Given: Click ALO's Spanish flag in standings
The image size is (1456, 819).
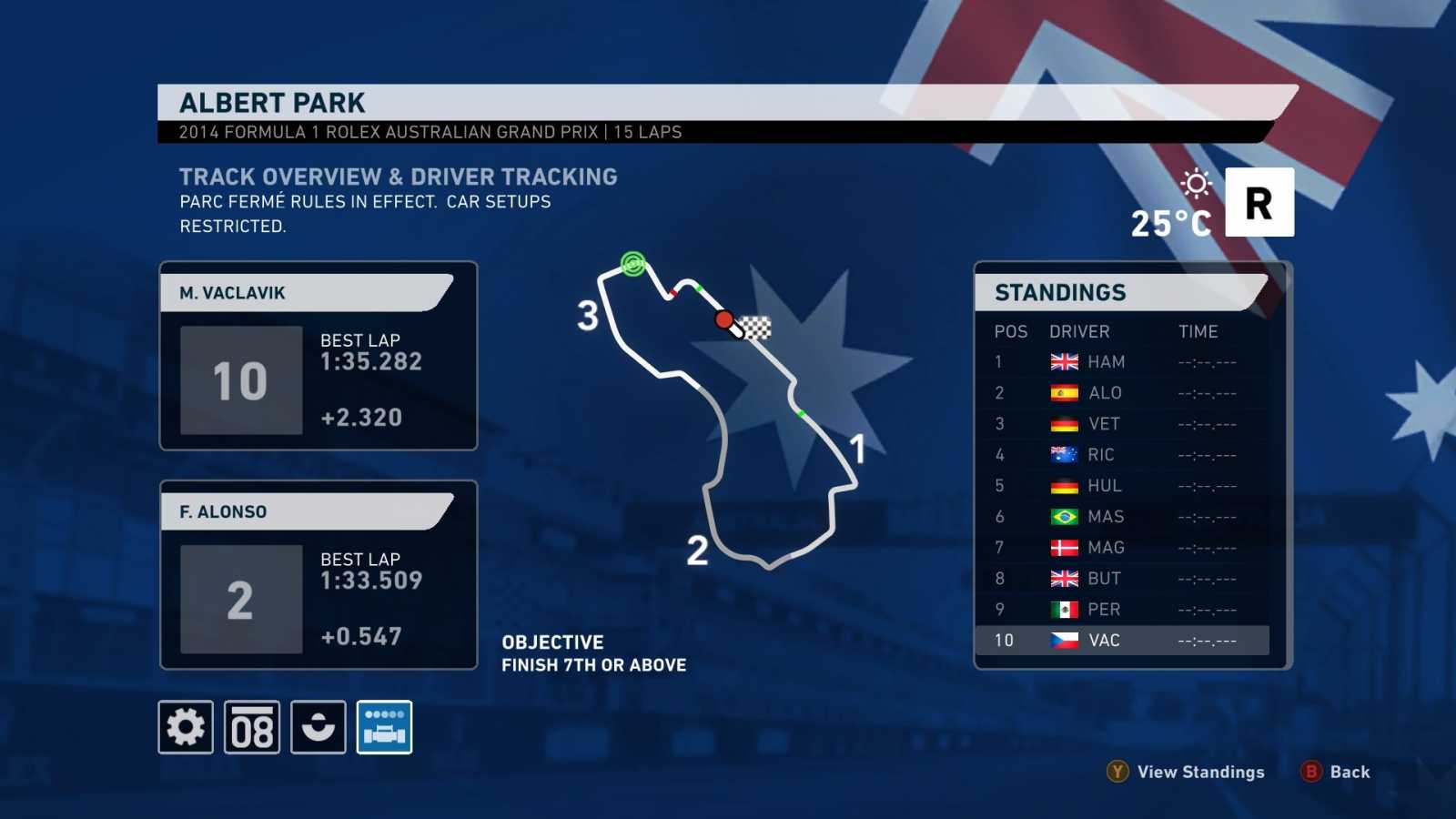Looking at the screenshot, I should point(1061,392).
